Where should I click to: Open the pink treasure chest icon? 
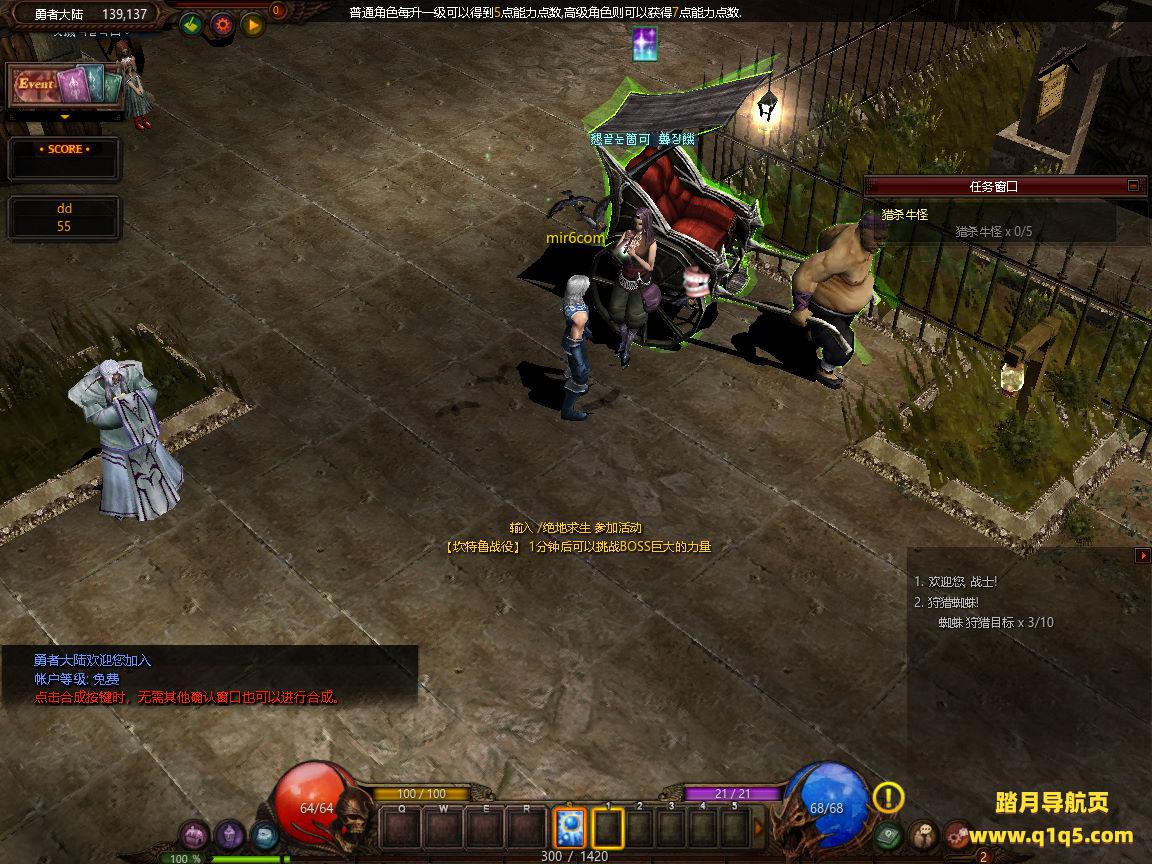tap(195, 834)
